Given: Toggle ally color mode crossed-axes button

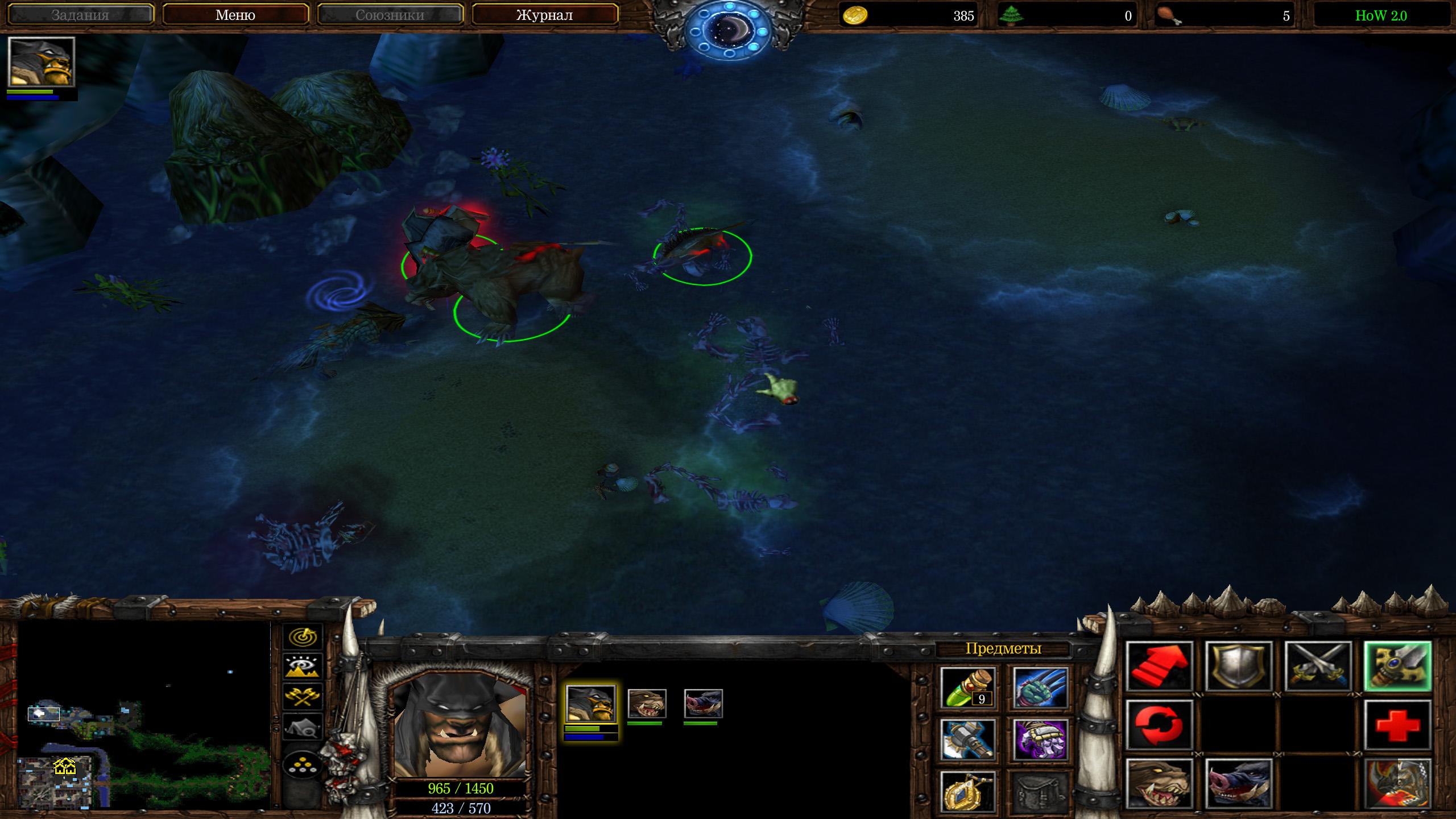Looking at the screenshot, I should pyautogui.click(x=303, y=696).
